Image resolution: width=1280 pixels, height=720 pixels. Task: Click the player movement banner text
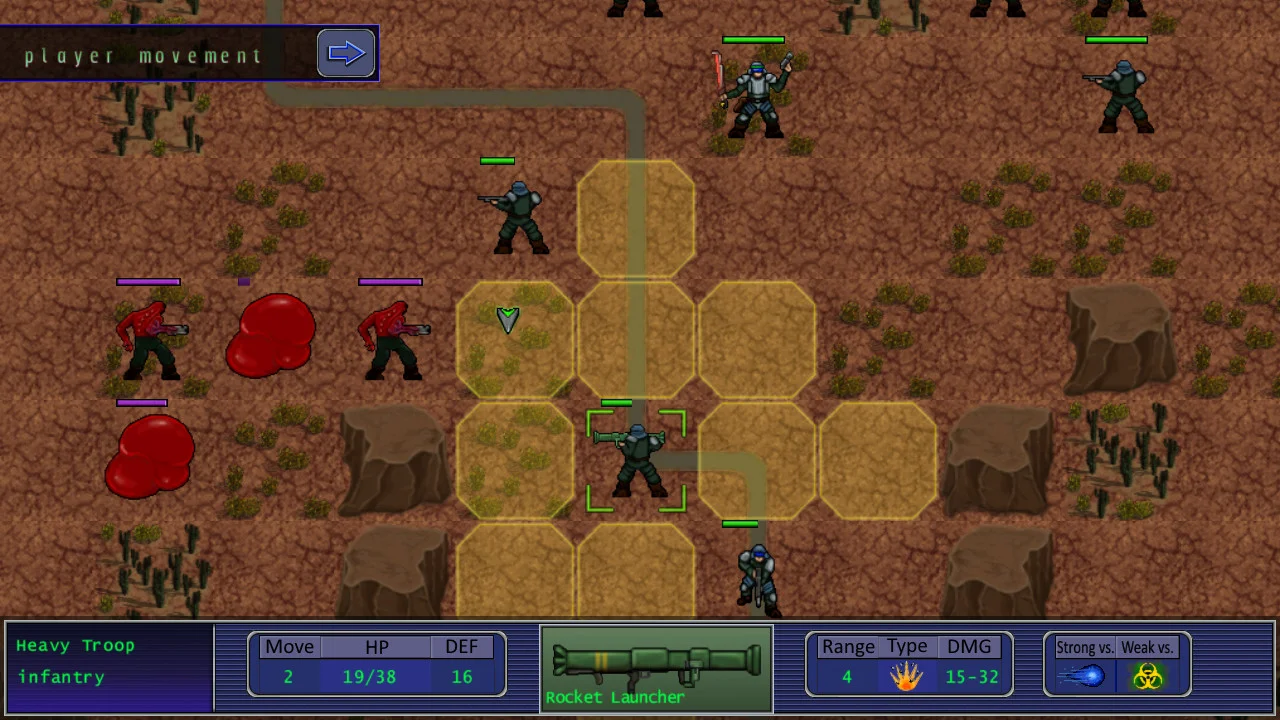click(143, 56)
